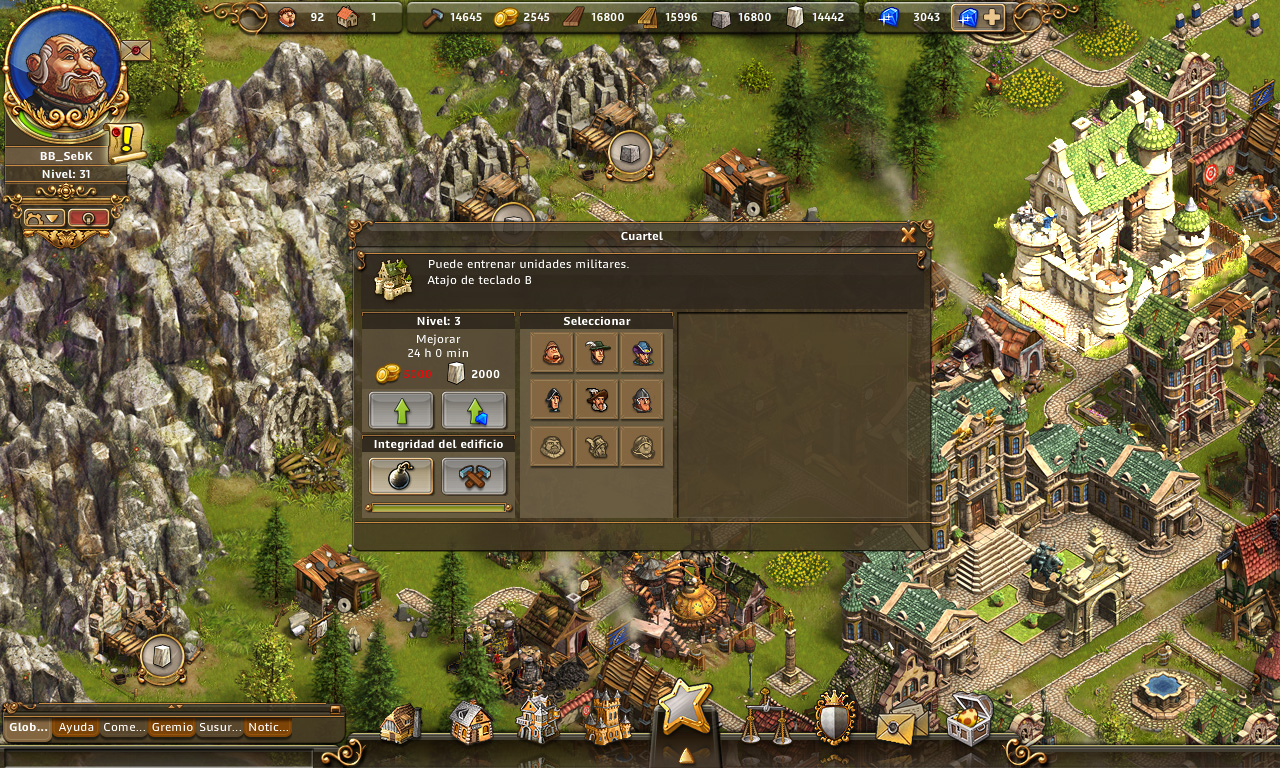Open the crowned shield guild icon
Image resolution: width=1280 pixels, height=768 pixels.
(x=834, y=717)
